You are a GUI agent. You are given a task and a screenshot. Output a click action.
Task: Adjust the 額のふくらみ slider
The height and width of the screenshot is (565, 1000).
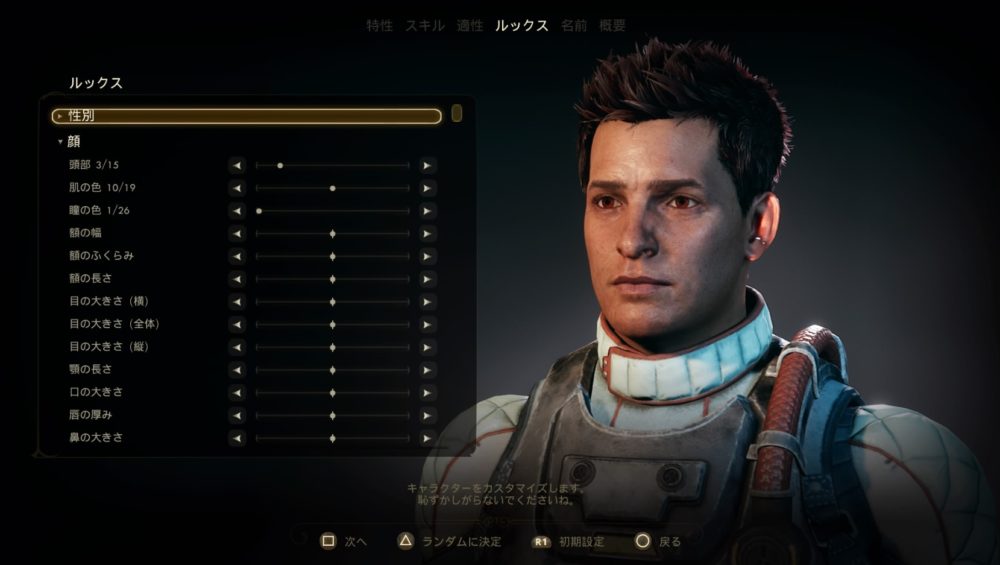pos(332,256)
